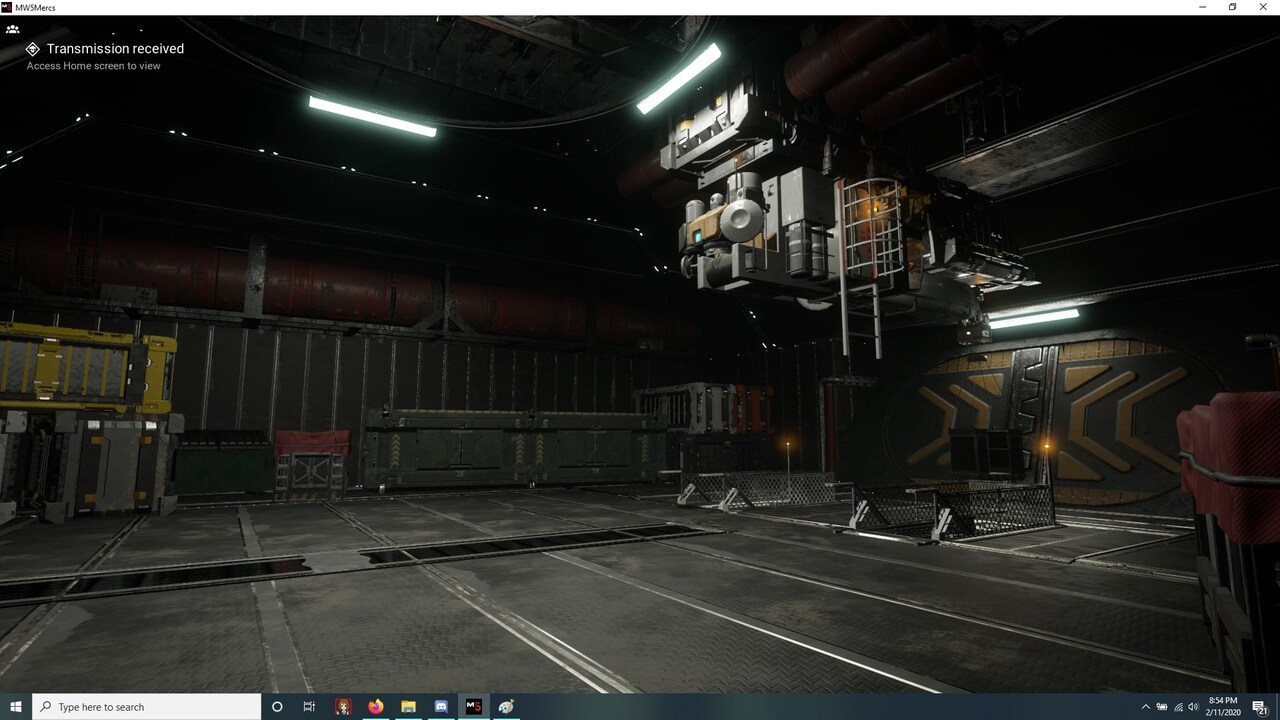Open the rightmost paint-style taskbar icon

(505, 707)
